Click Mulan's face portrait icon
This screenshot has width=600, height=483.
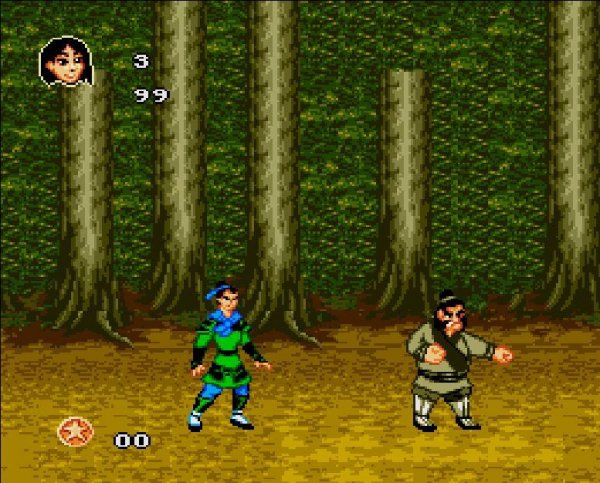click(x=62, y=62)
